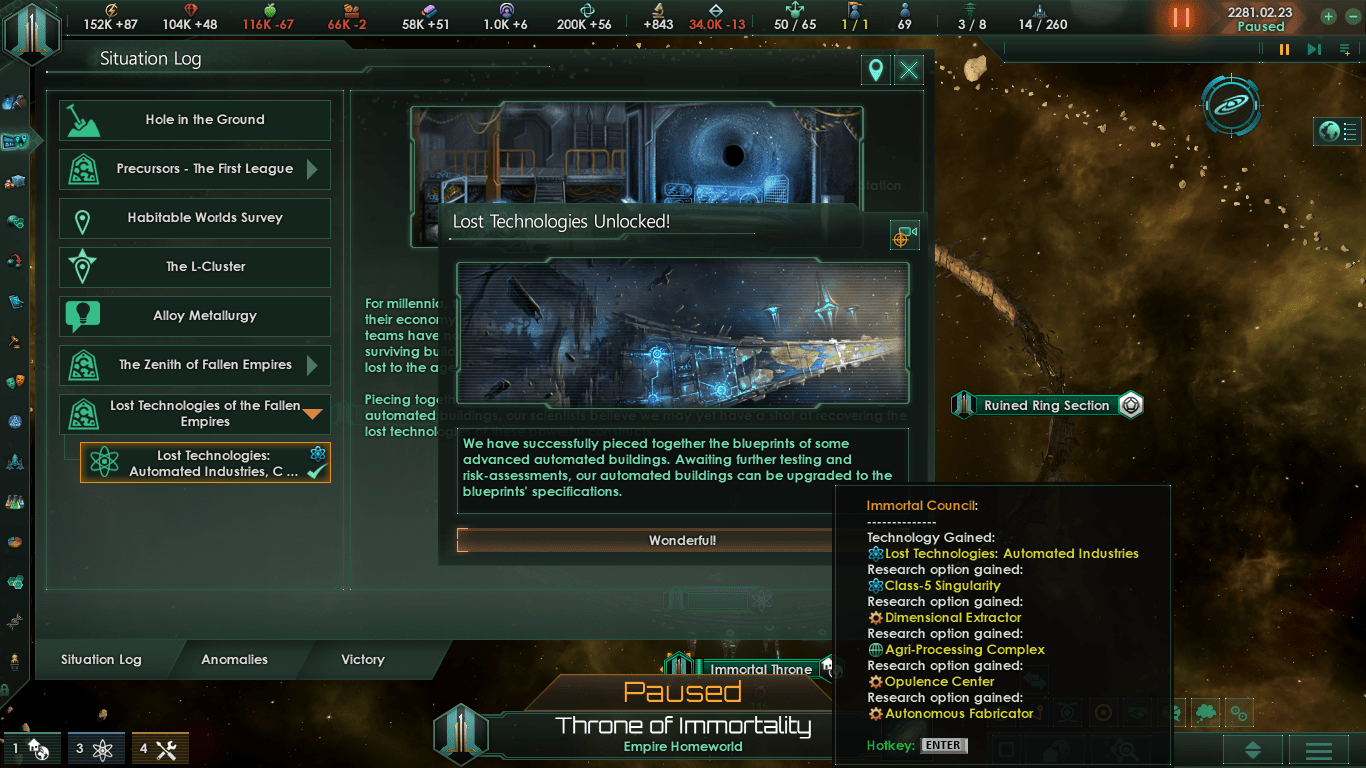Increase game speed with plus button
This screenshot has height=768, width=1366.
pos(1328,16)
